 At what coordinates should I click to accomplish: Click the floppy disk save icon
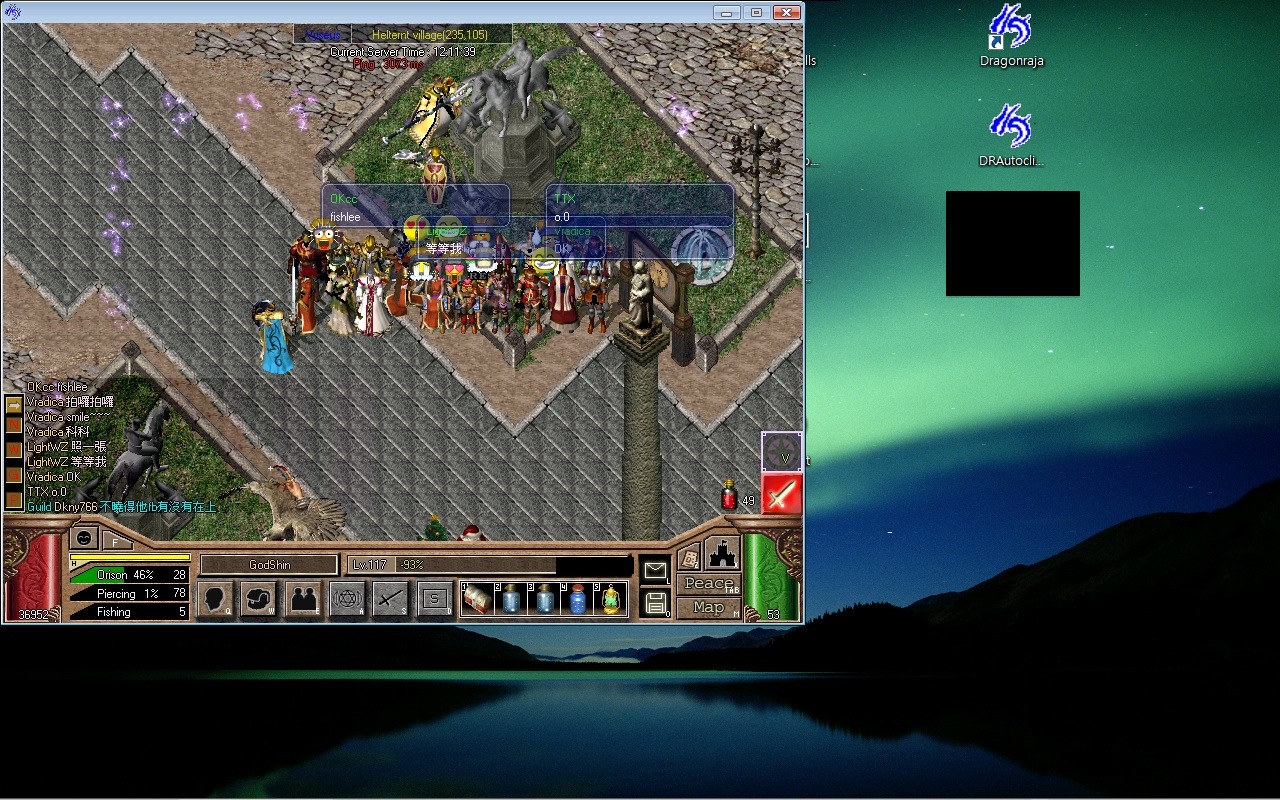[x=655, y=602]
